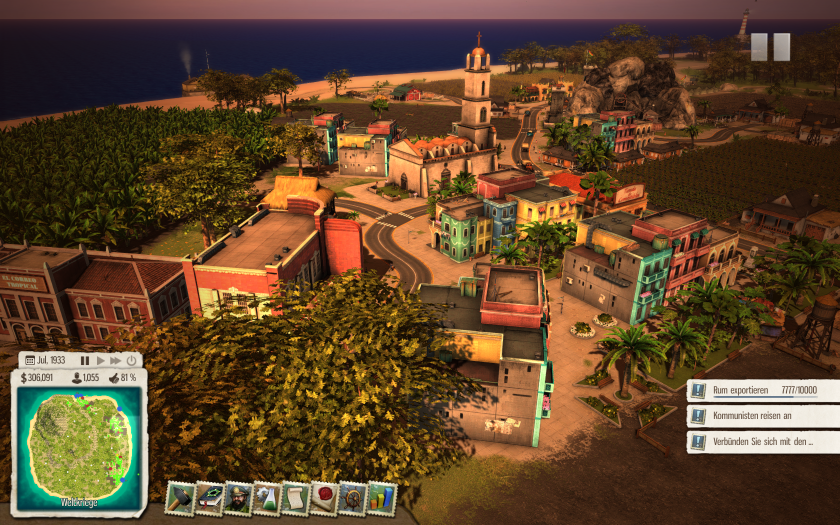Open the "Rum exportieren" objective
This screenshot has width=840, height=525.
pyautogui.click(x=762, y=391)
